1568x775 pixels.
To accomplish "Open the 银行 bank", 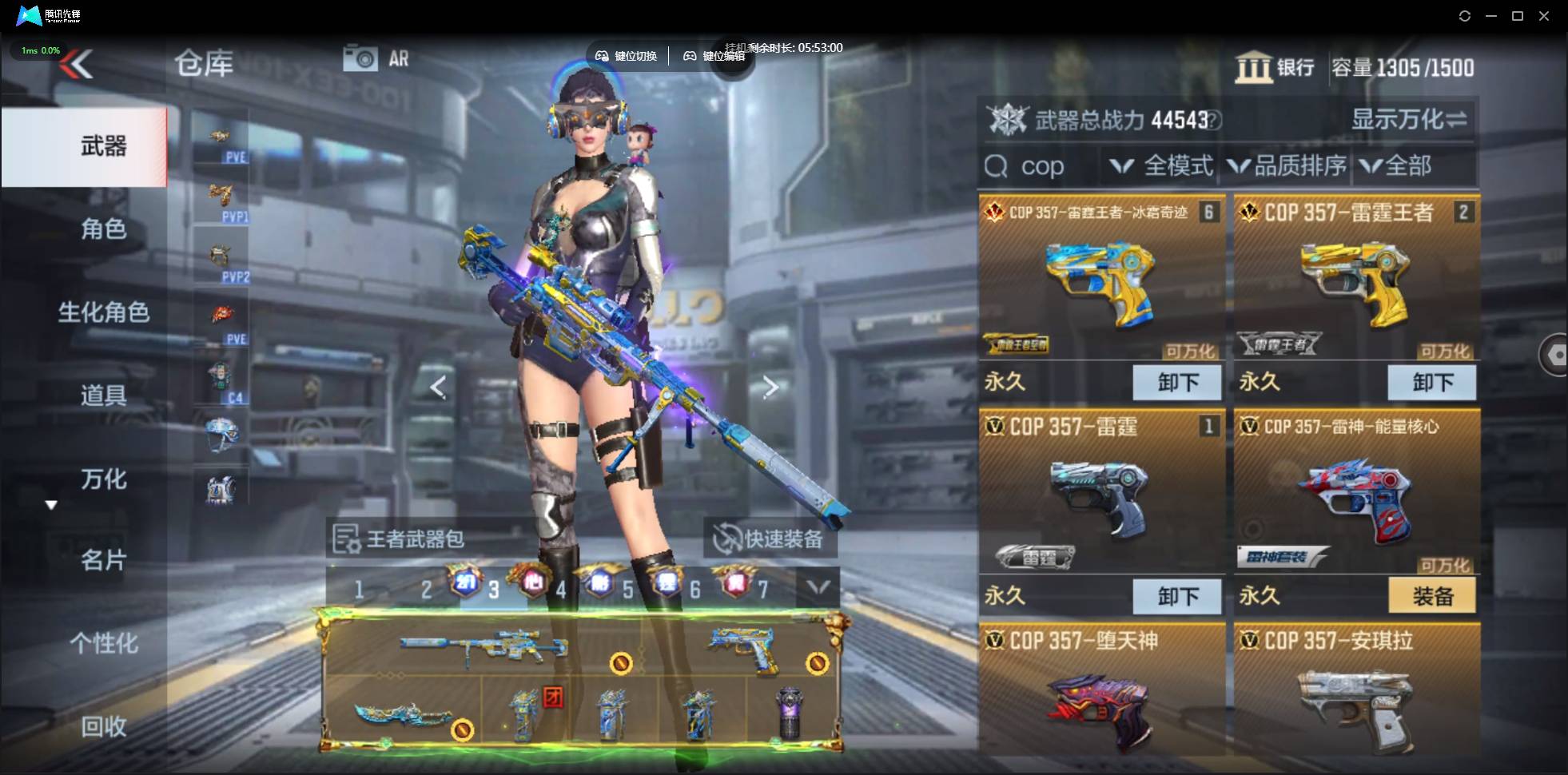I will pyautogui.click(x=1275, y=67).
